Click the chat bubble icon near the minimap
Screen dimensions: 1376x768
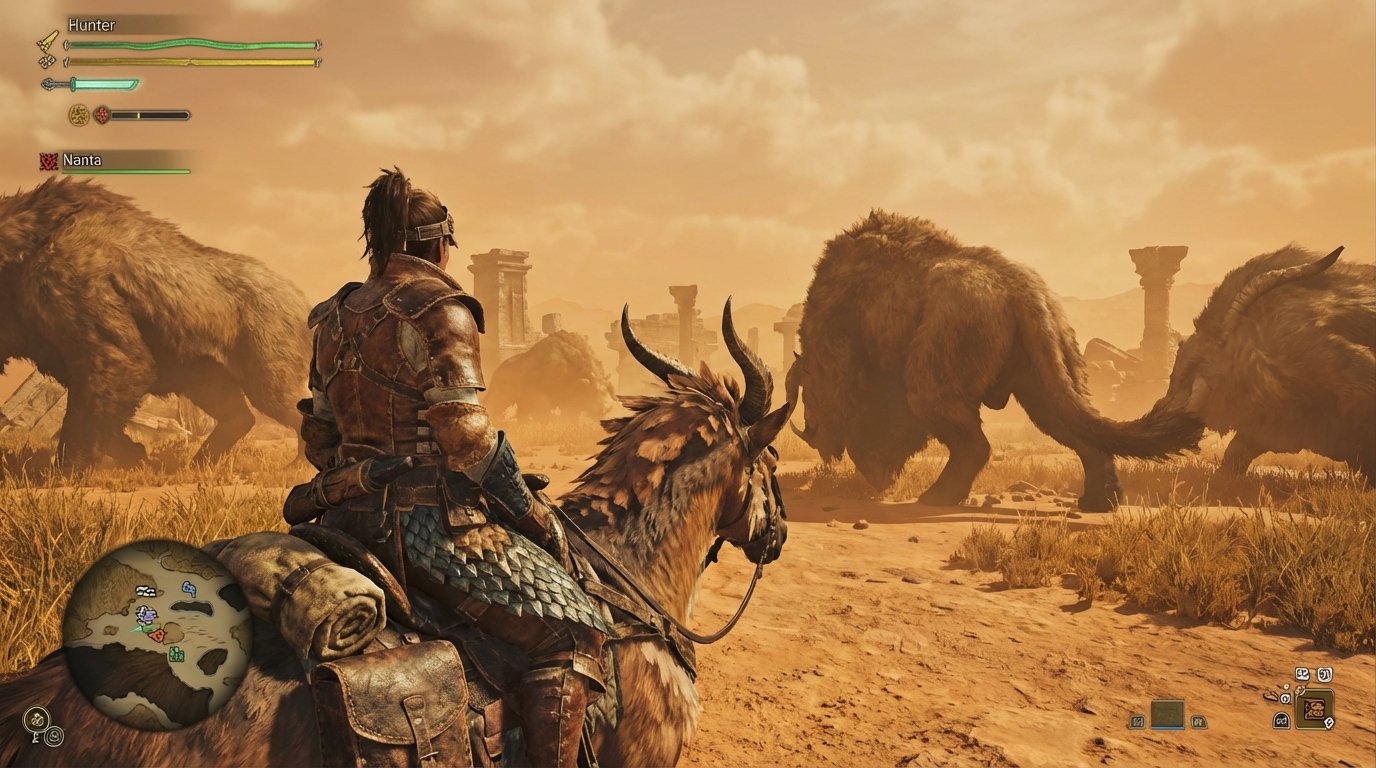[x=35, y=717]
